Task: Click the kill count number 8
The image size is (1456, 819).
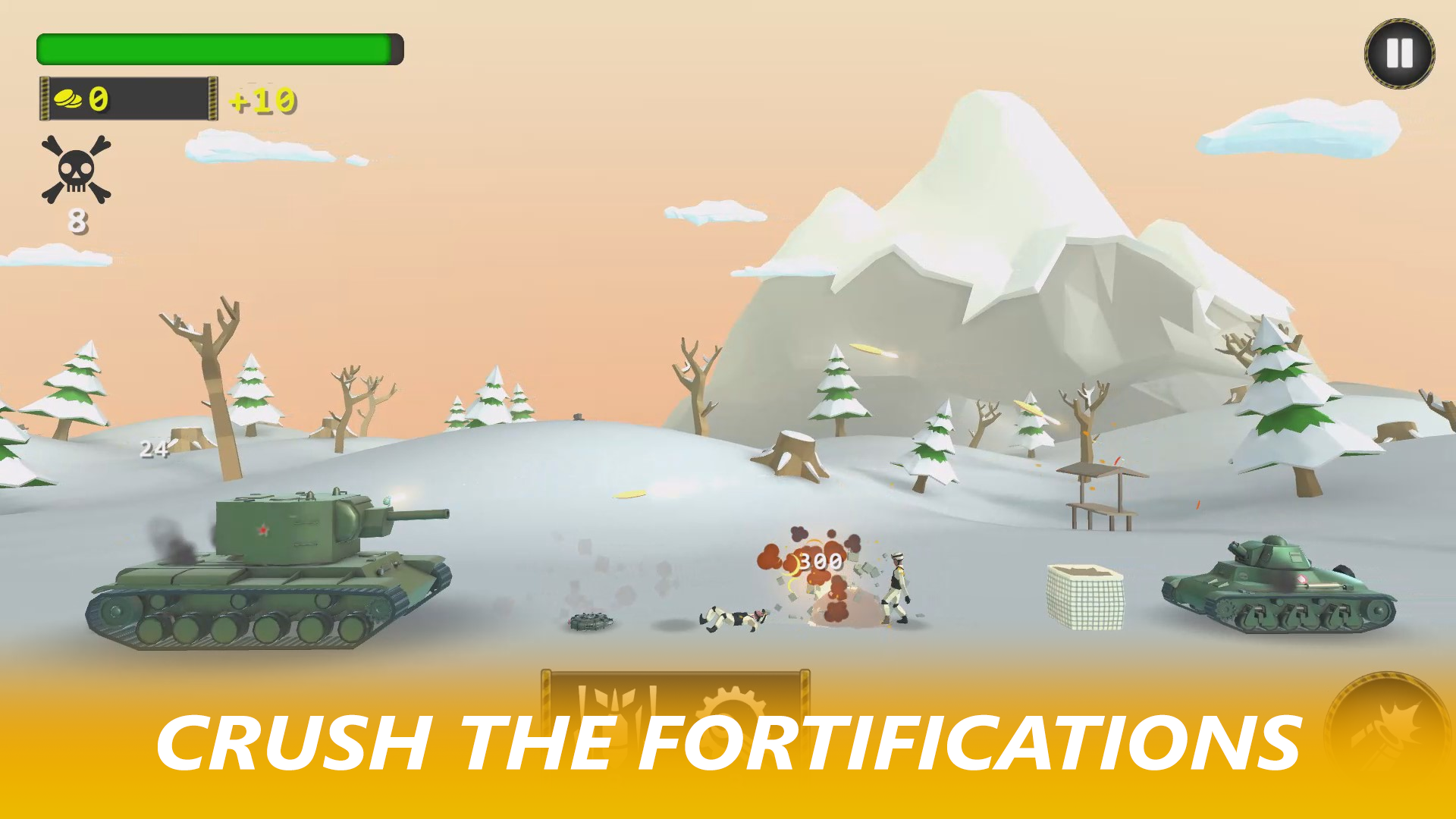Action: (x=78, y=222)
